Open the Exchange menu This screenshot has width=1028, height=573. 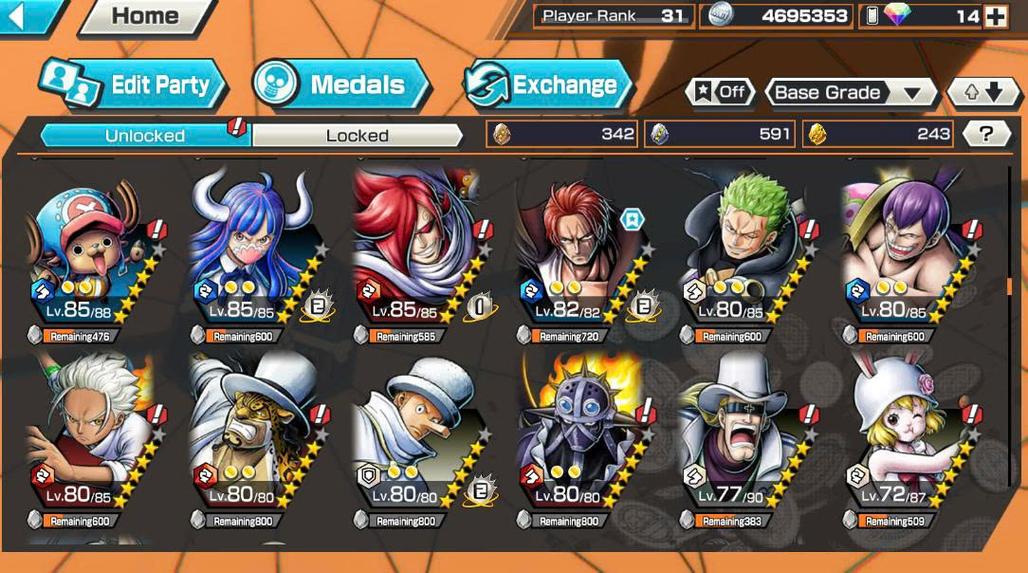[x=548, y=85]
